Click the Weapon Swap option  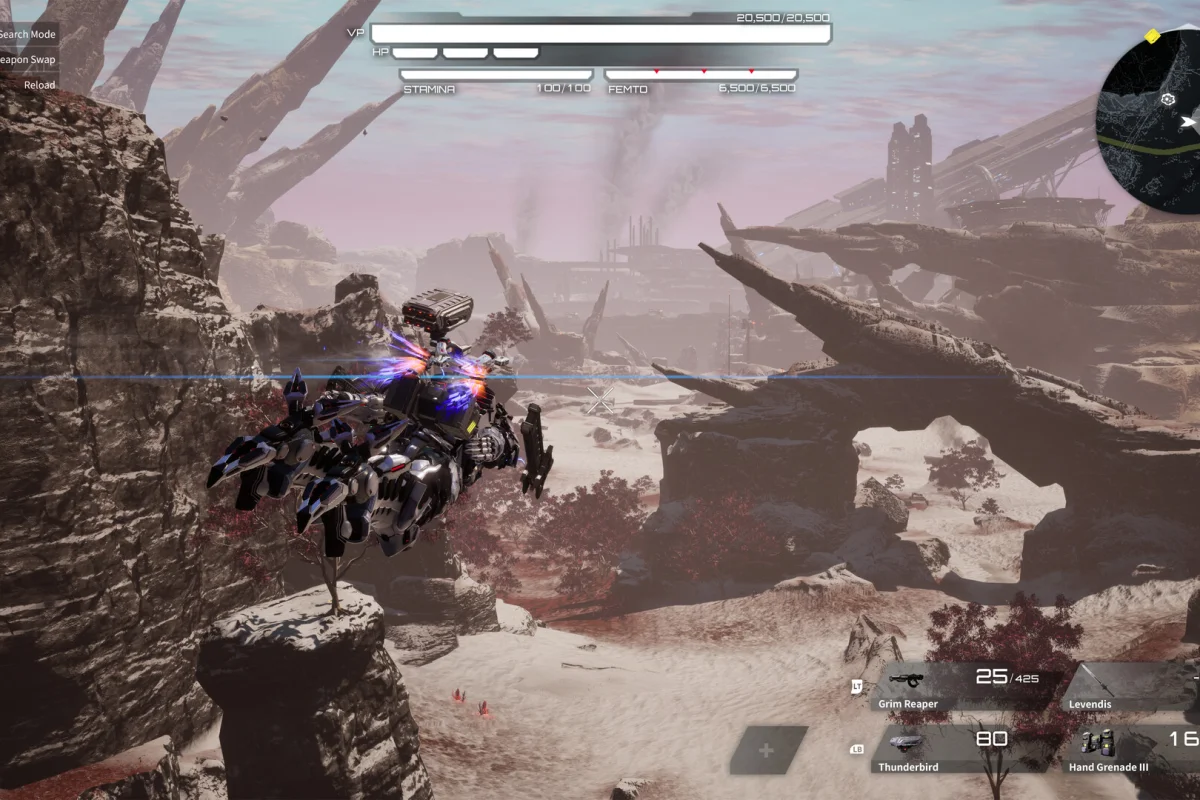pyautogui.click(x=28, y=59)
